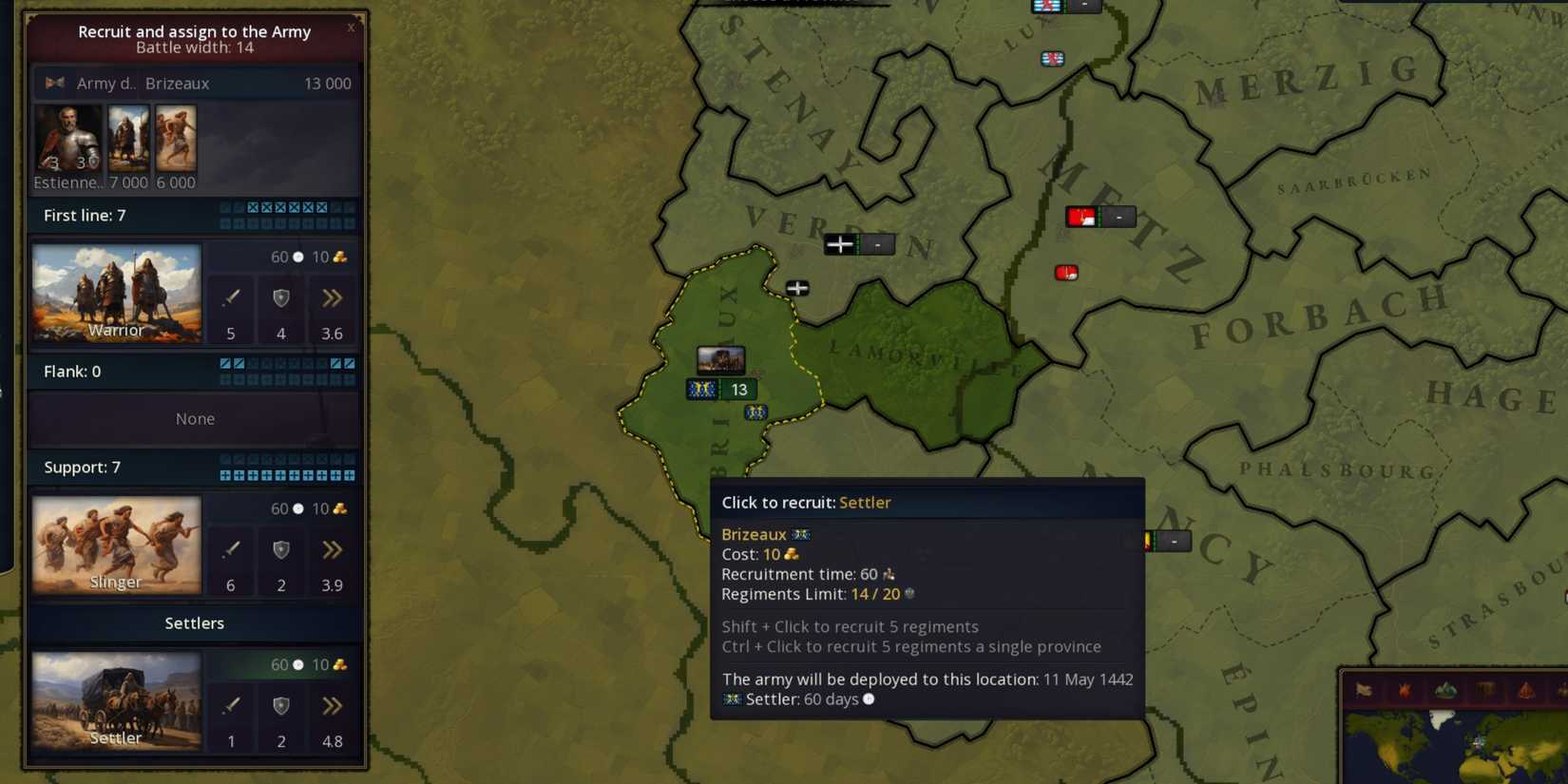Image resolution: width=1568 pixels, height=784 pixels.
Task: Toggle an active first line battle slot
Action: [x=253, y=207]
